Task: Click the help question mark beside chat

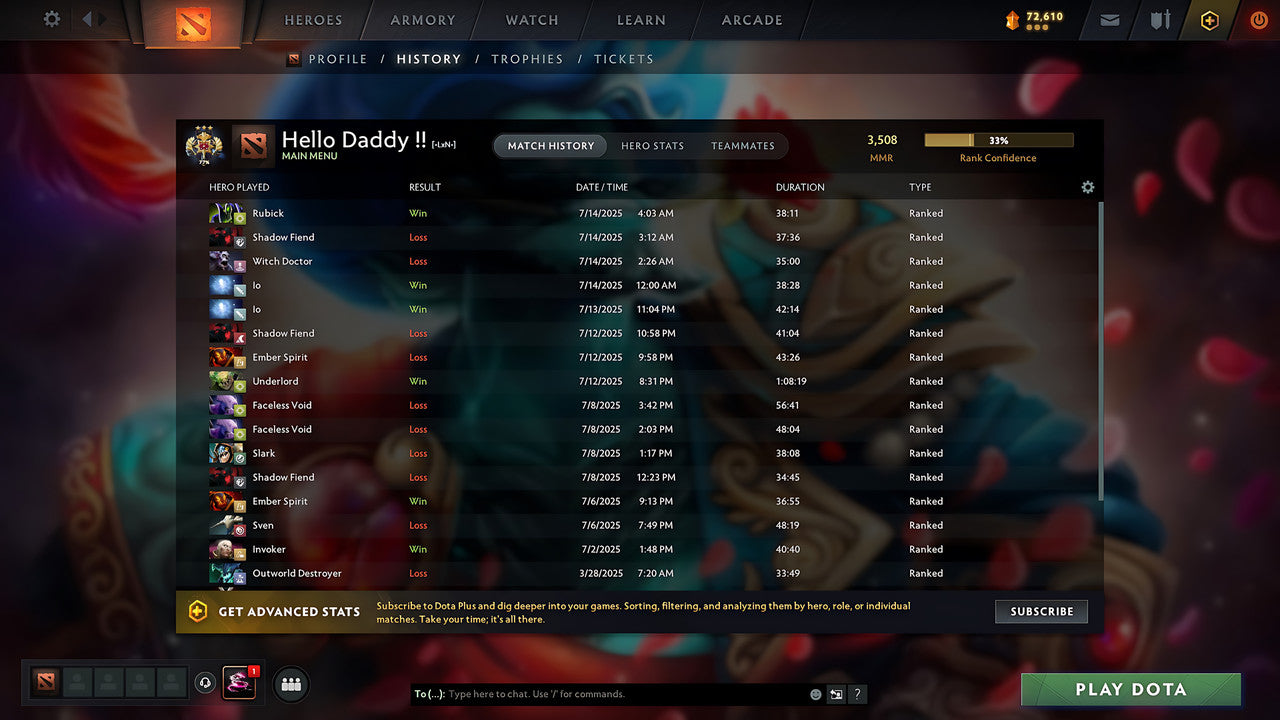Action: 857,693
